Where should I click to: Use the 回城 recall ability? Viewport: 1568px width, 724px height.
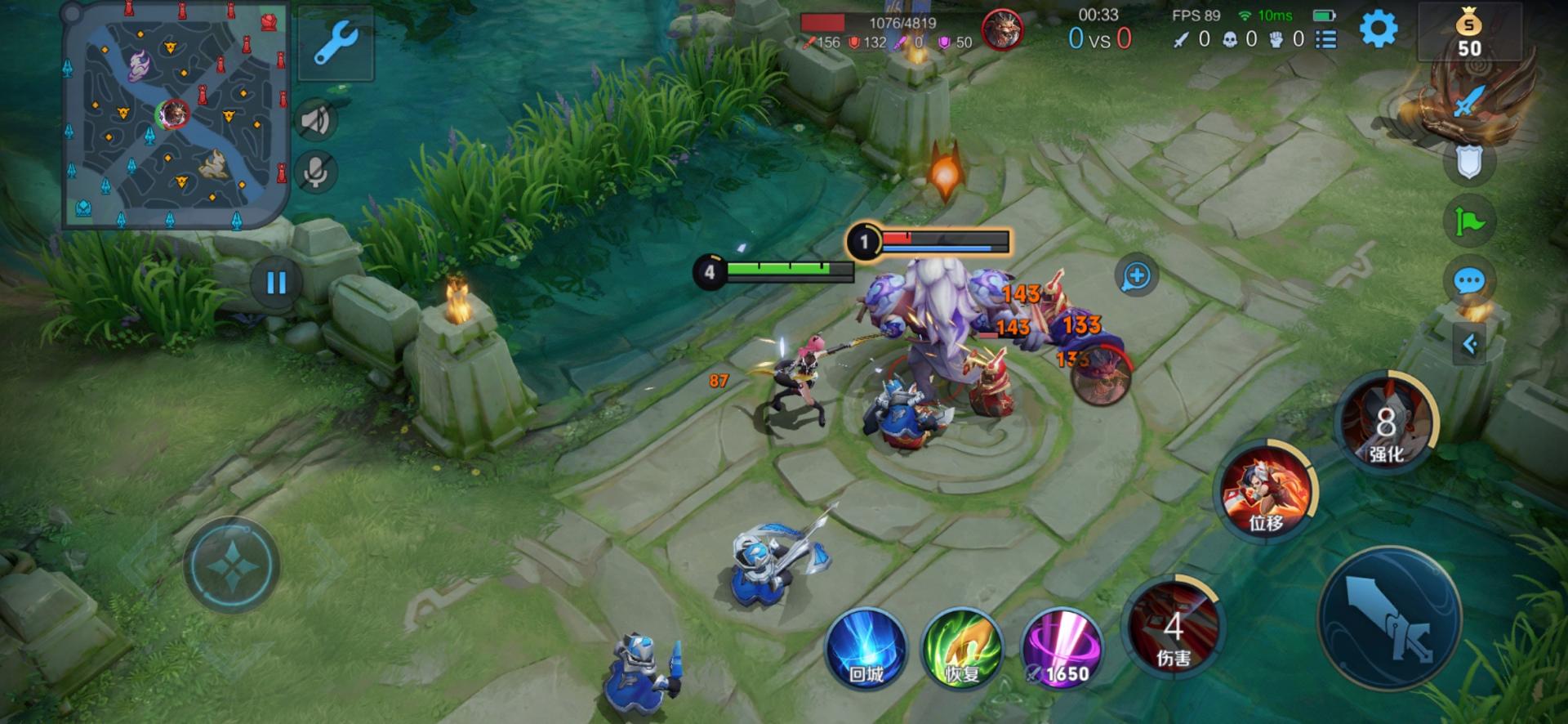click(x=866, y=650)
